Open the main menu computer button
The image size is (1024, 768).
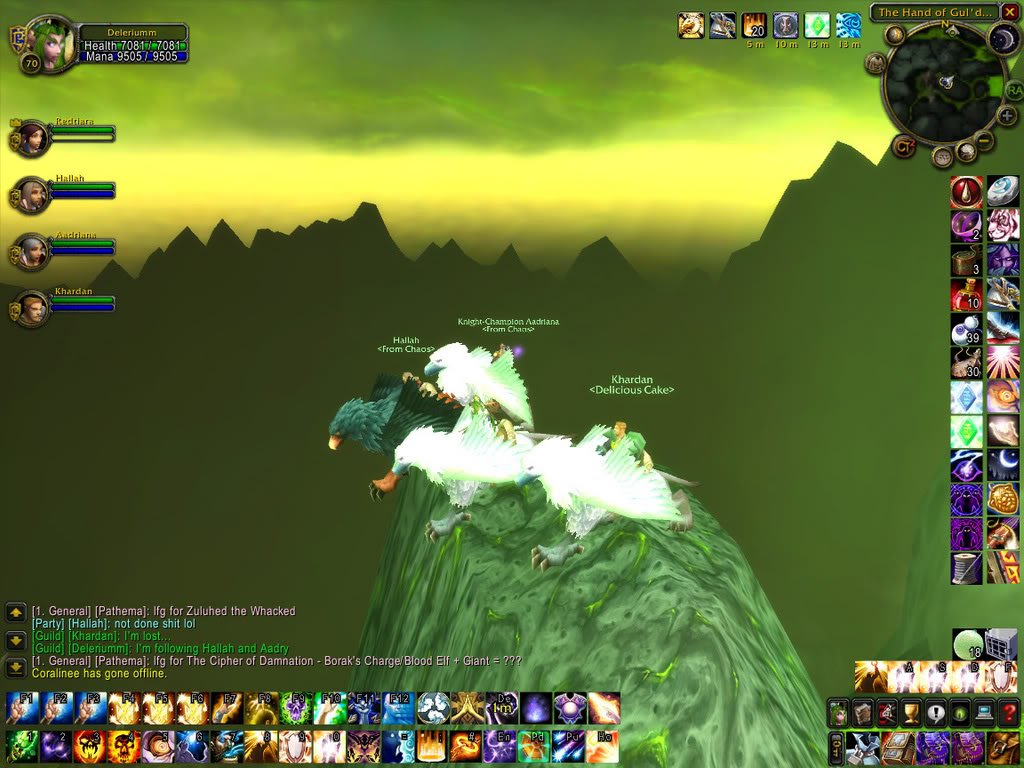(984, 713)
